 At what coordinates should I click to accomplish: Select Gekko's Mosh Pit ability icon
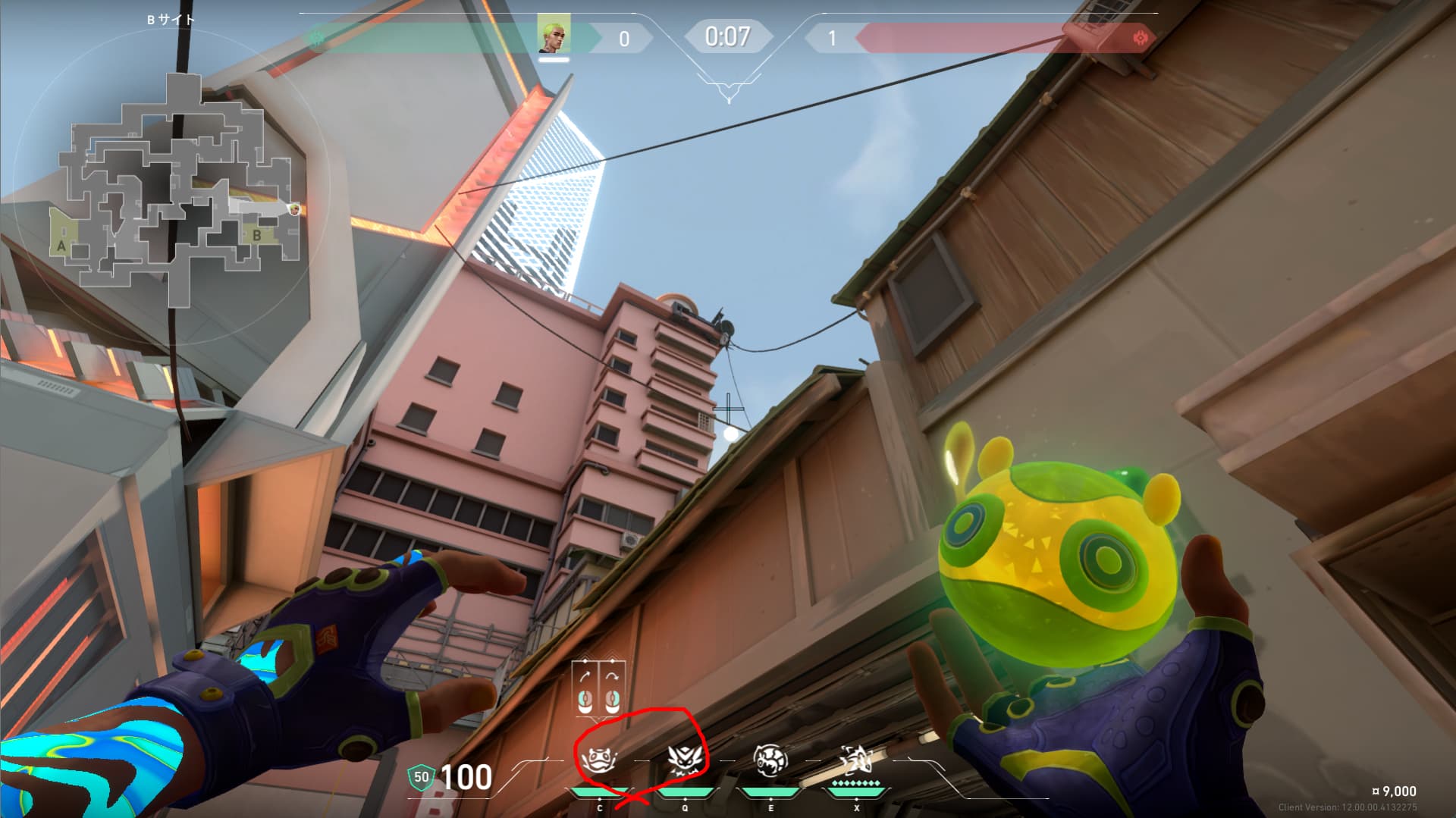coord(597,760)
